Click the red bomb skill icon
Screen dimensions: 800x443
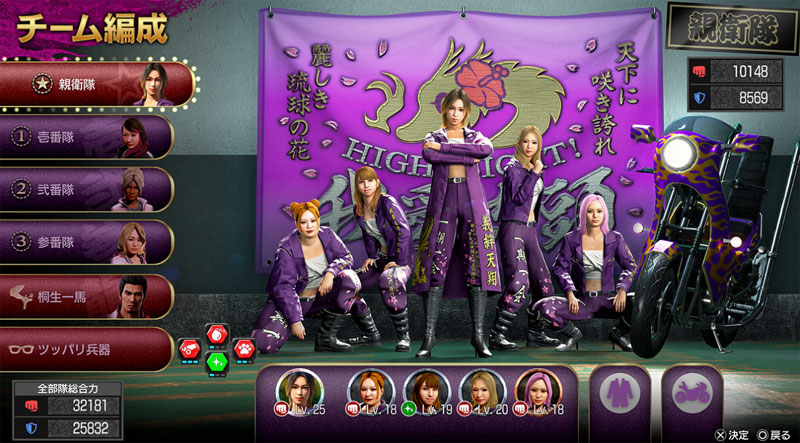coord(216,335)
